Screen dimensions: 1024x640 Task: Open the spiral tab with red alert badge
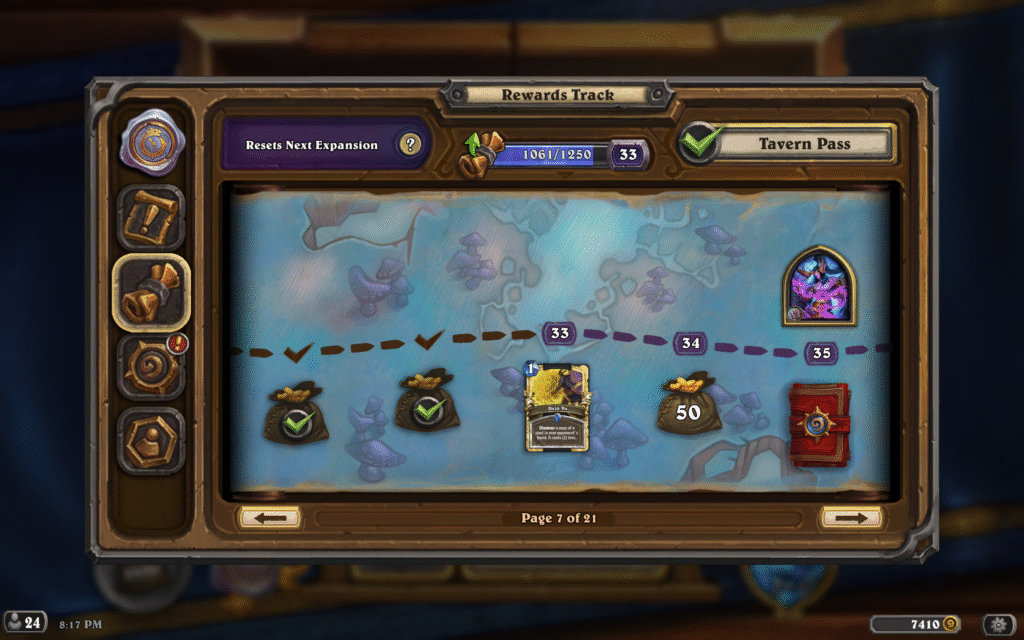(x=151, y=366)
